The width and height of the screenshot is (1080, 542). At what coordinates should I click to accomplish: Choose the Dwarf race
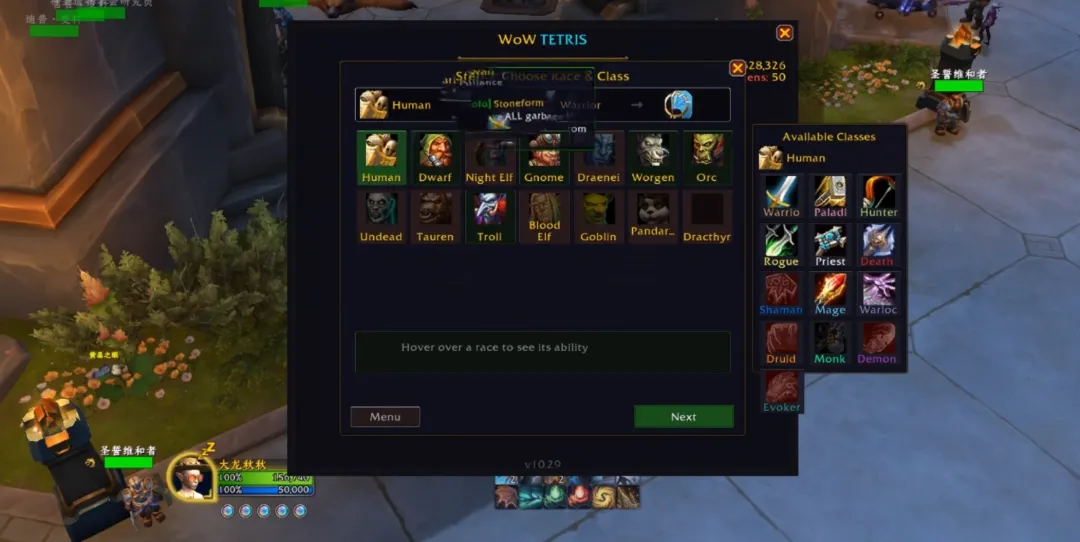tap(435, 157)
